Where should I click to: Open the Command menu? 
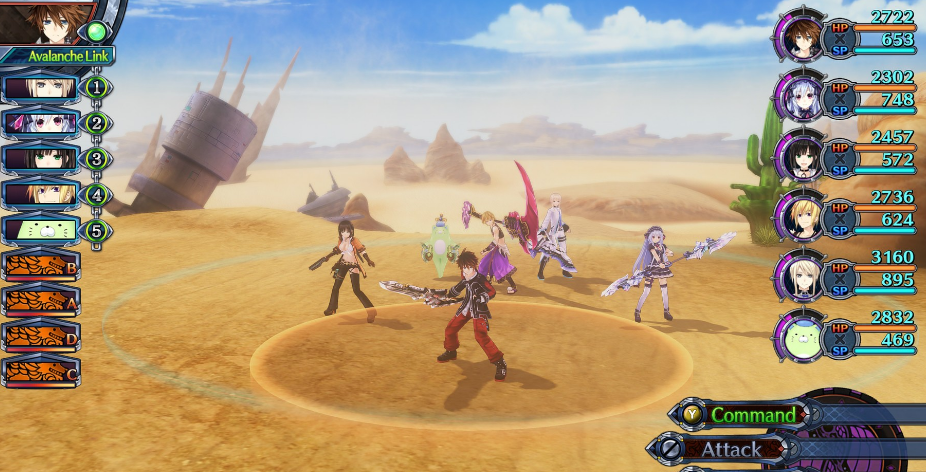point(752,414)
